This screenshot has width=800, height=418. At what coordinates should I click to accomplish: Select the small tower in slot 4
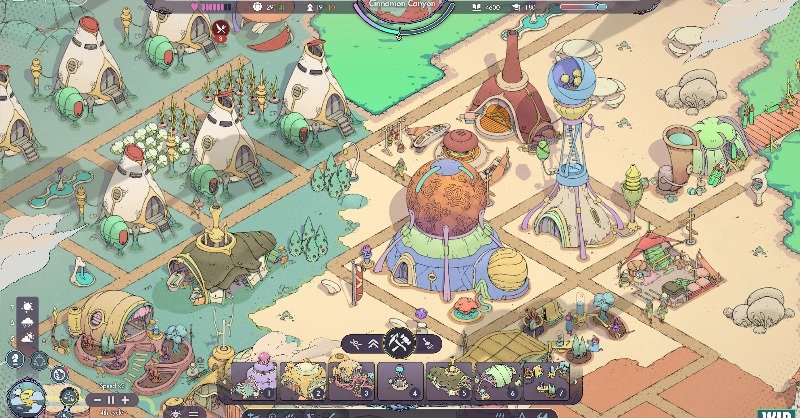pos(399,380)
